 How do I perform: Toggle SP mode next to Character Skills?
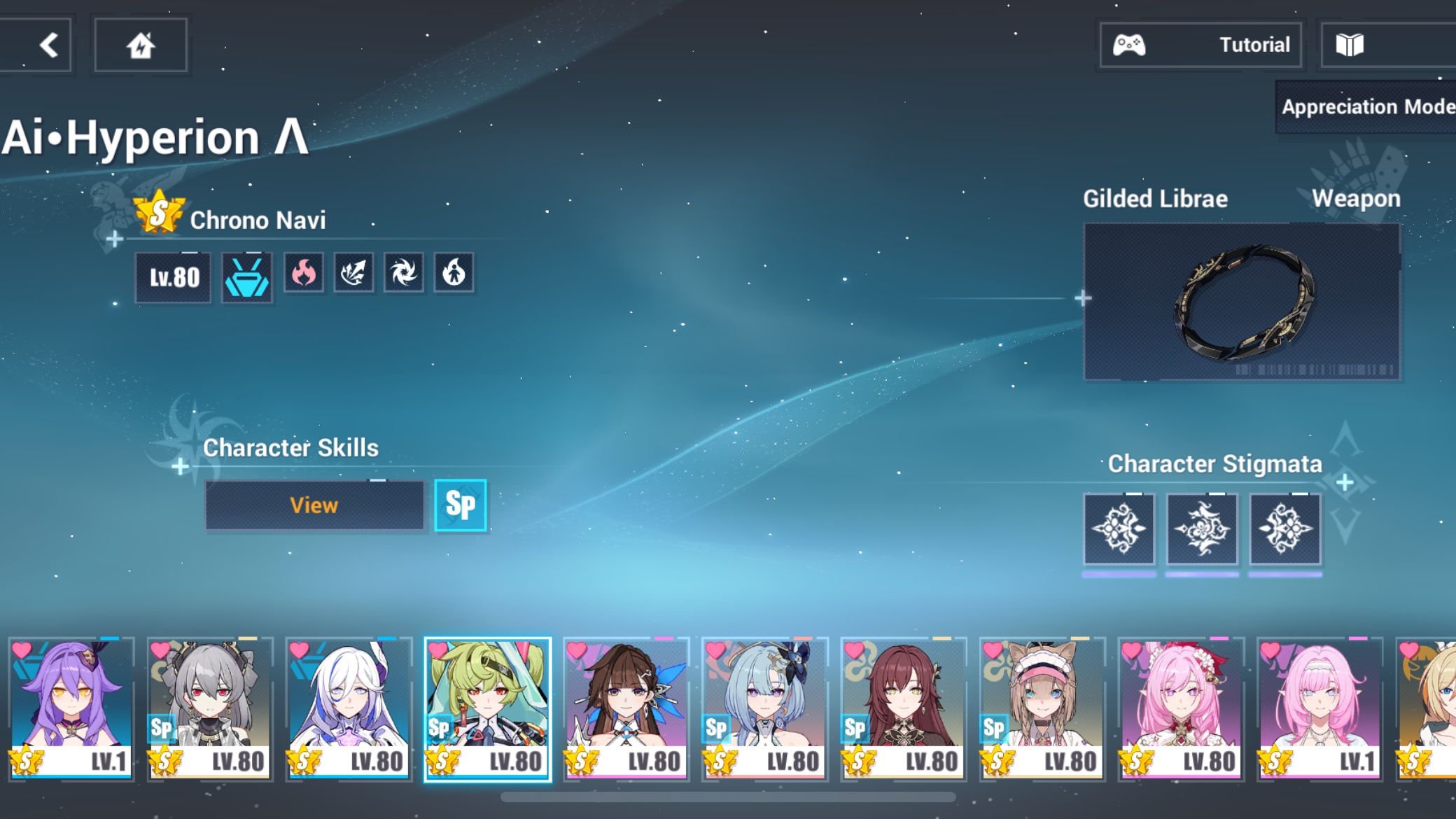click(x=460, y=505)
